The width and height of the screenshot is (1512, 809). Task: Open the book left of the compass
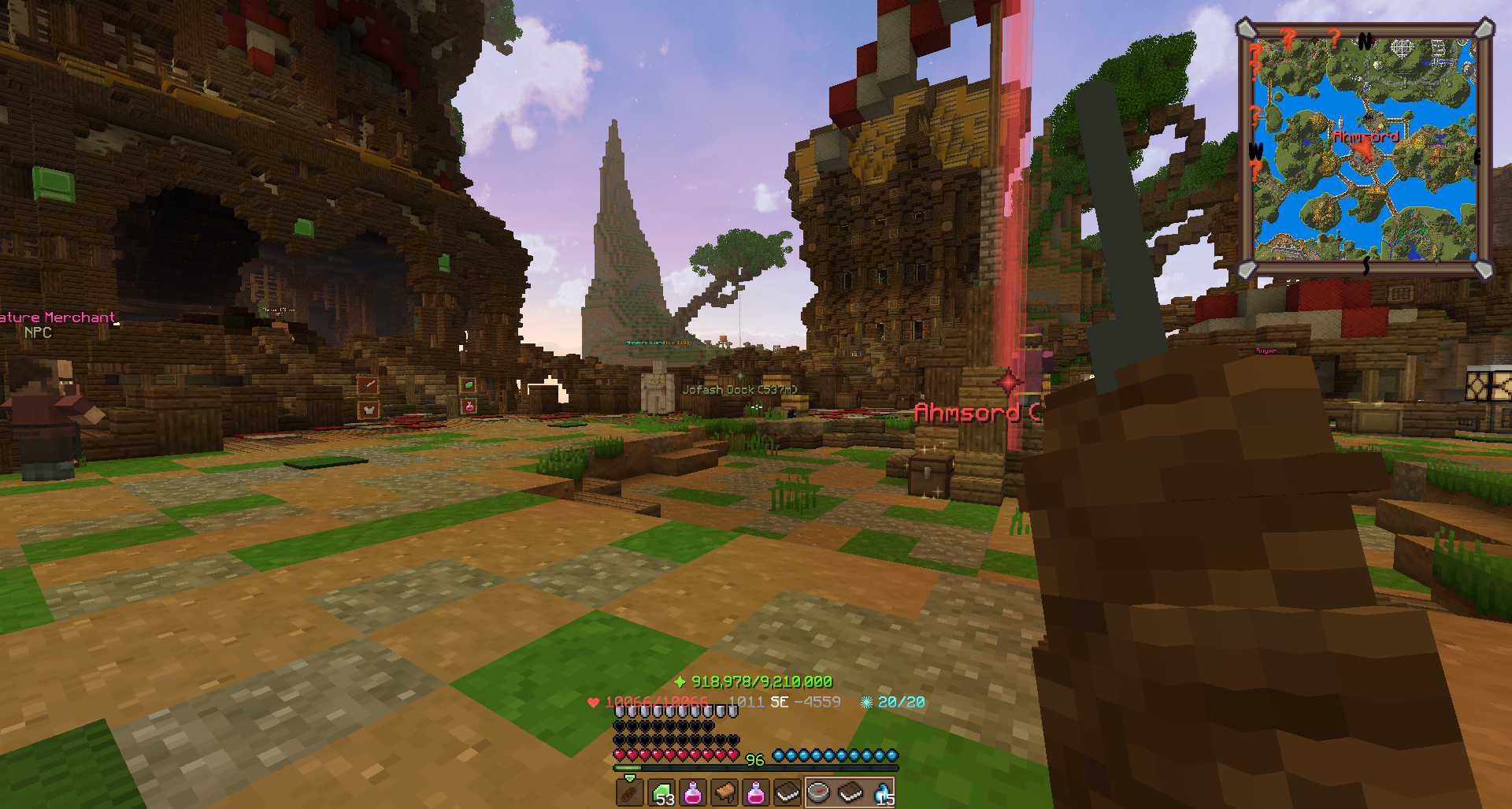click(x=787, y=792)
